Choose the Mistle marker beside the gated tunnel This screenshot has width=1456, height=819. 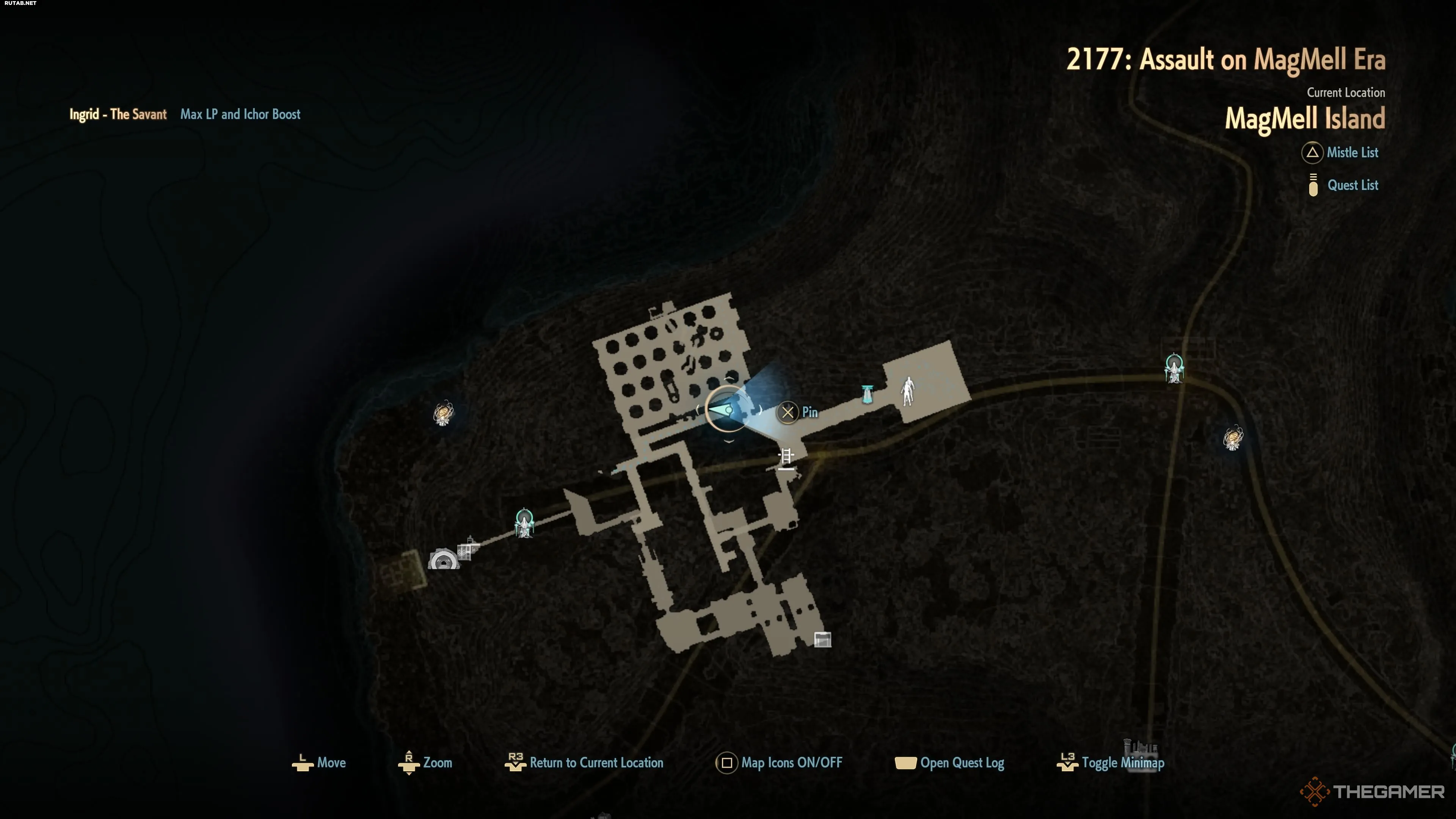click(x=524, y=523)
